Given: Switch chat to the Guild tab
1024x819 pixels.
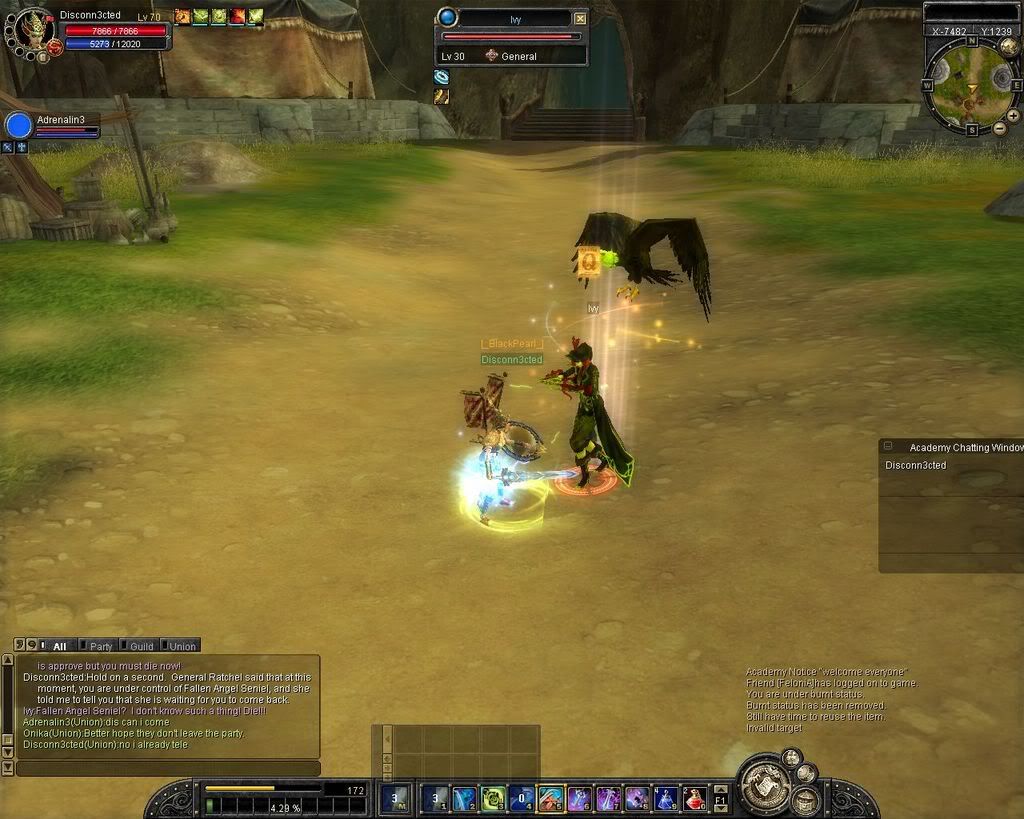Looking at the screenshot, I should [141, 646].
